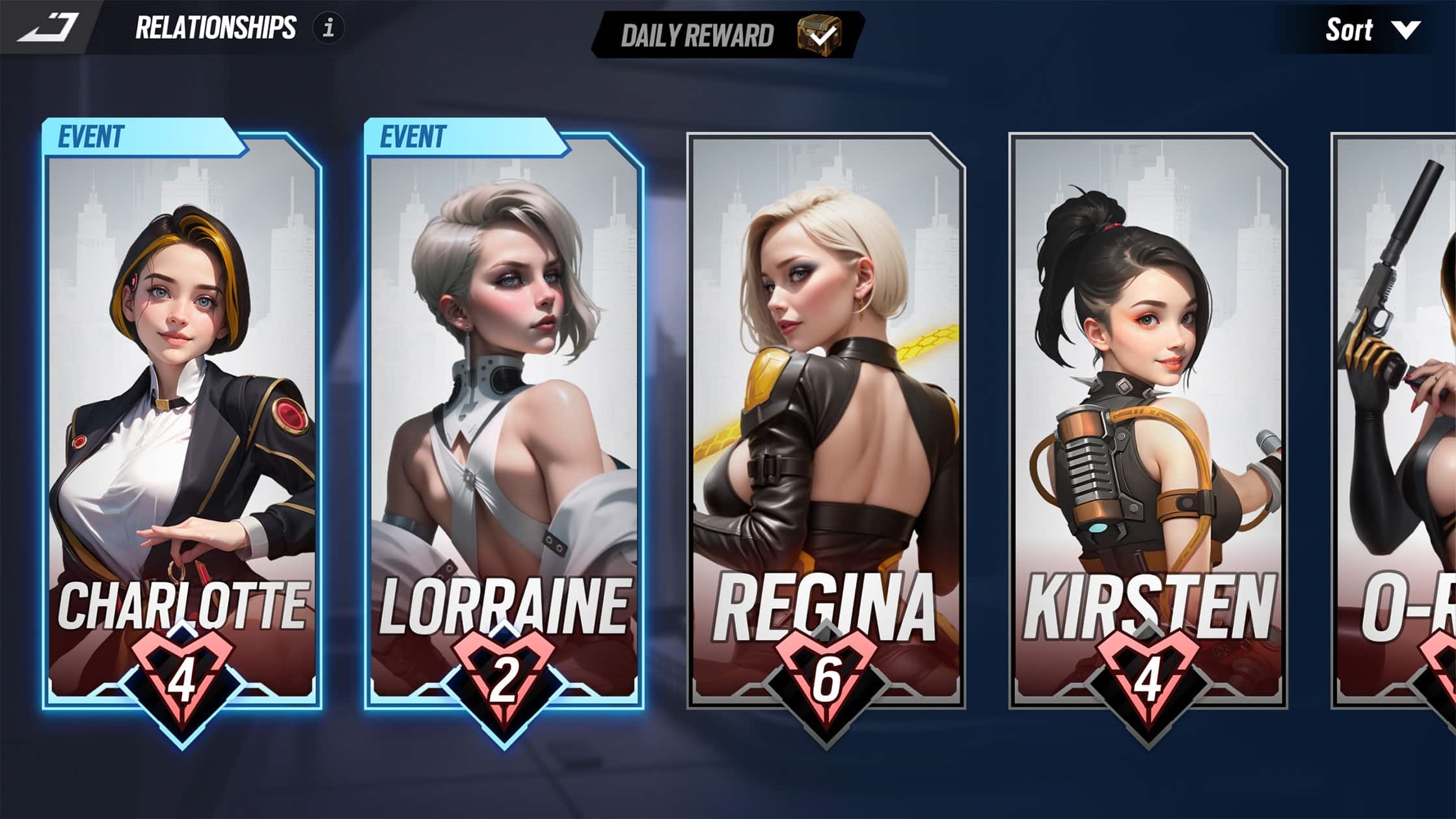The width and height of the screenshot is (1456, 819).
Task: Claim the Daily Reward chest
Action: pyautogui.click(x=819, y=34)
